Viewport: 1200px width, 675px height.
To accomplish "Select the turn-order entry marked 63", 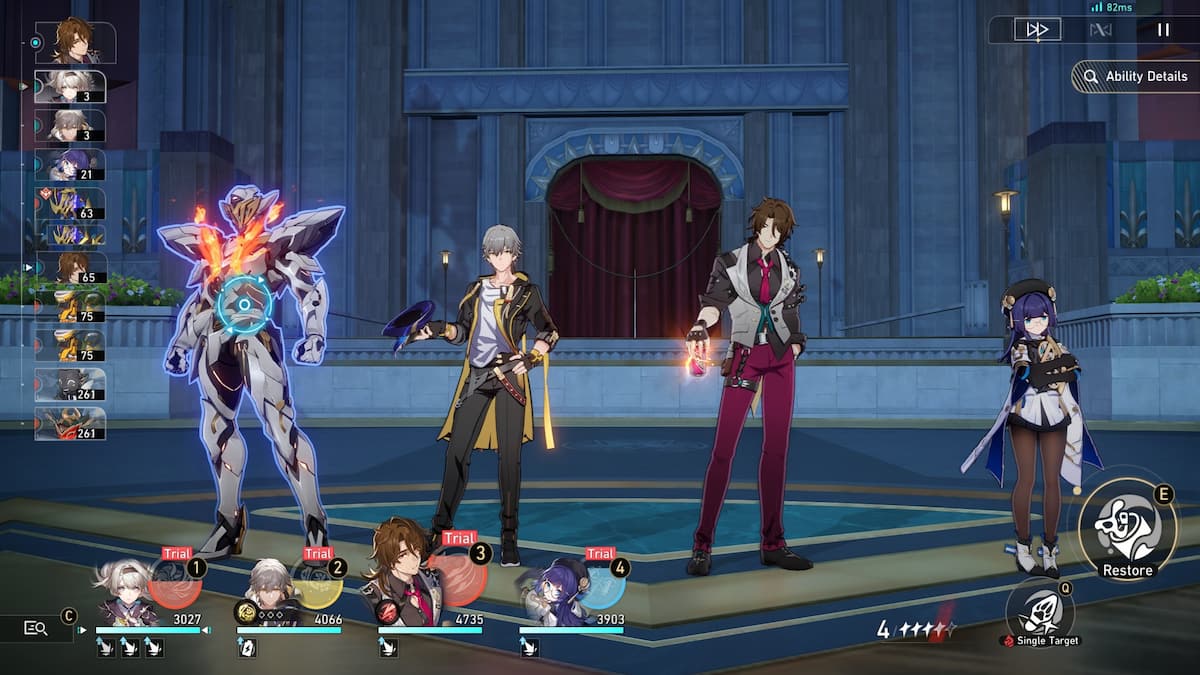I will click(70, 204).
